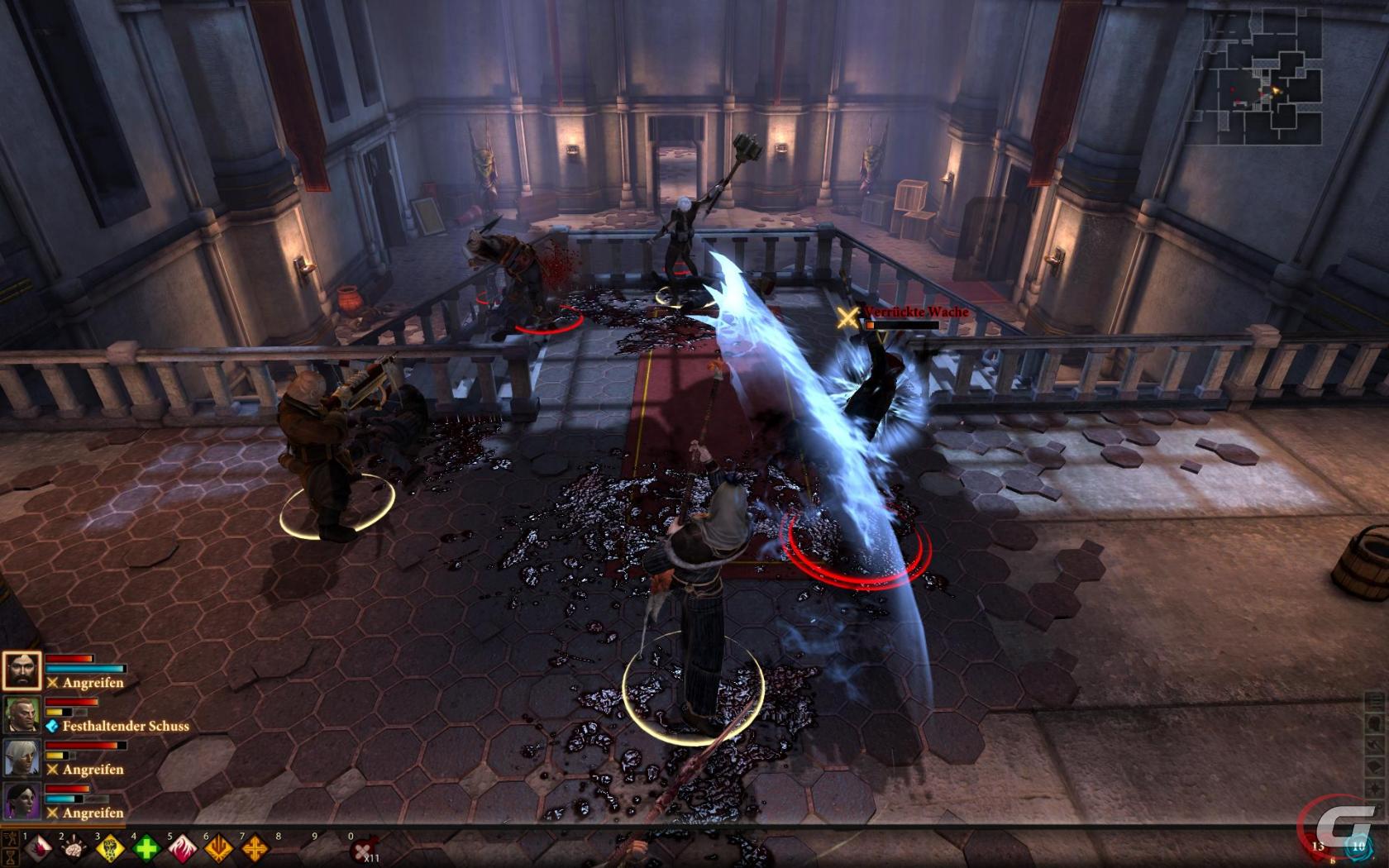Viewport: 1389px width, 868px height.
Task: Select the bearded party leader portrait
Action: [21, 670]
